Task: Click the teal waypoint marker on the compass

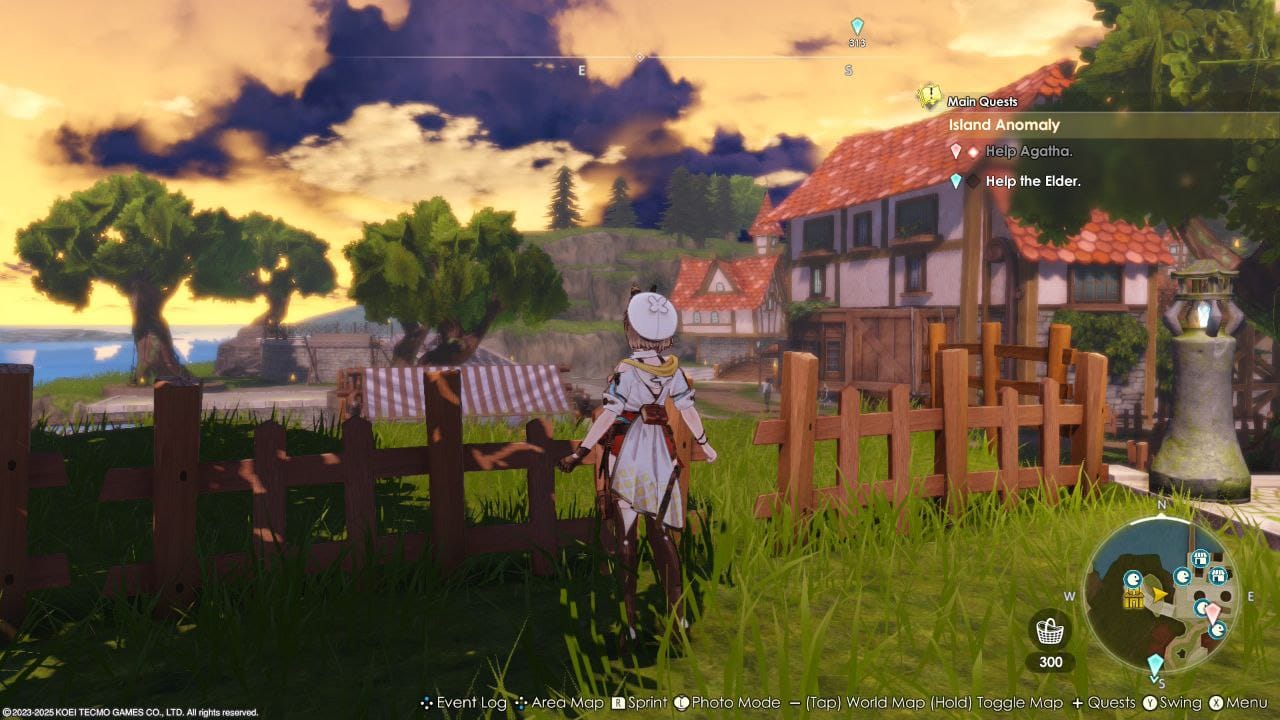Action: 855,25
